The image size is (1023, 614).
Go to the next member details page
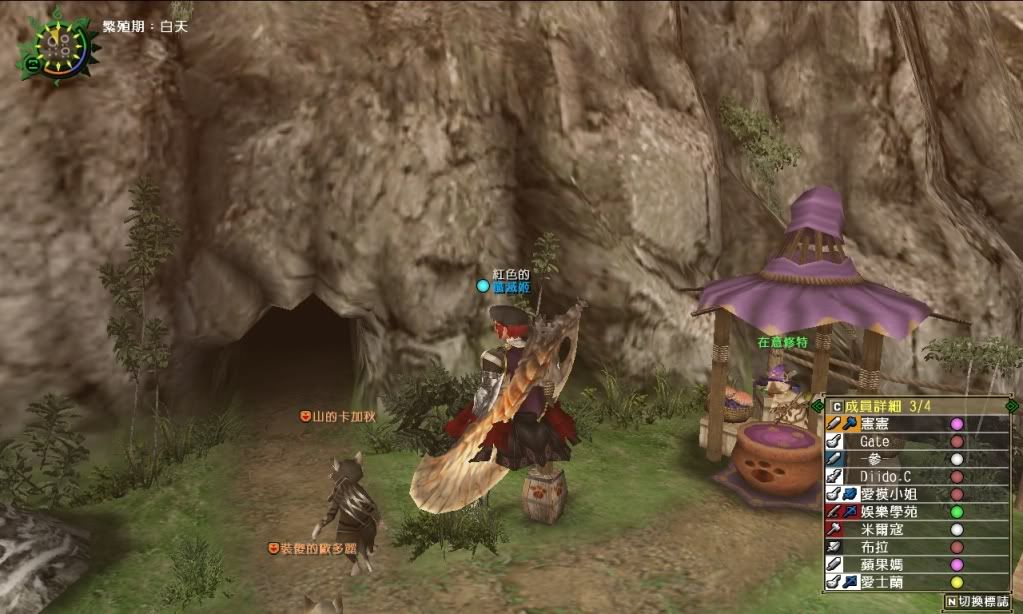point(1011,405)
